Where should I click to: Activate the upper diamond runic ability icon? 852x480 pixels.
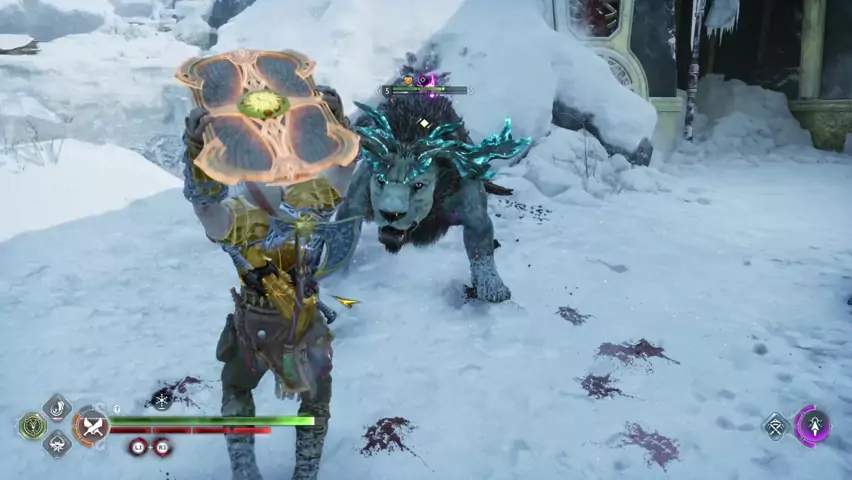coord(57,407)
